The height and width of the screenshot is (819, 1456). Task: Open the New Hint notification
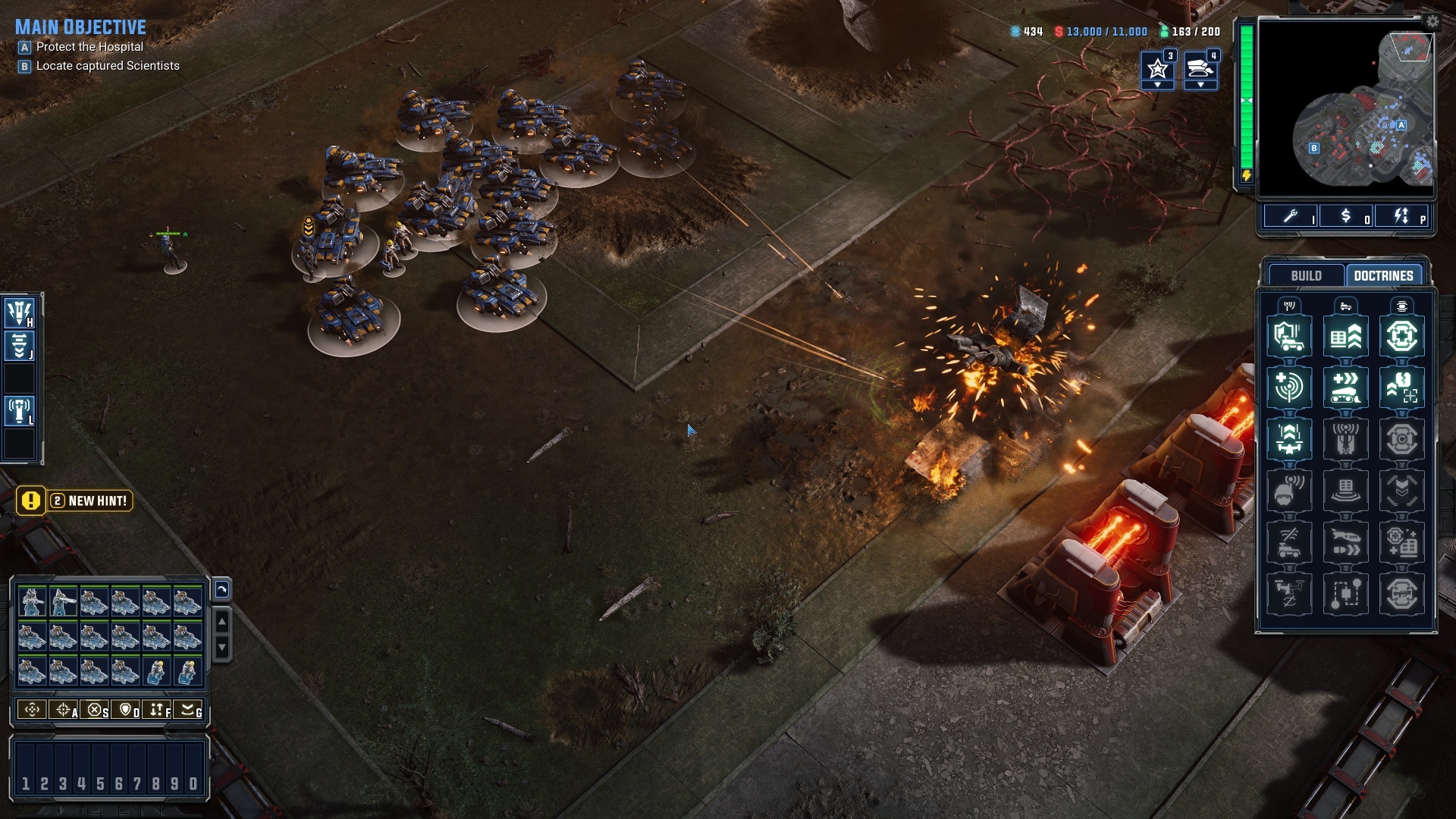76,500
